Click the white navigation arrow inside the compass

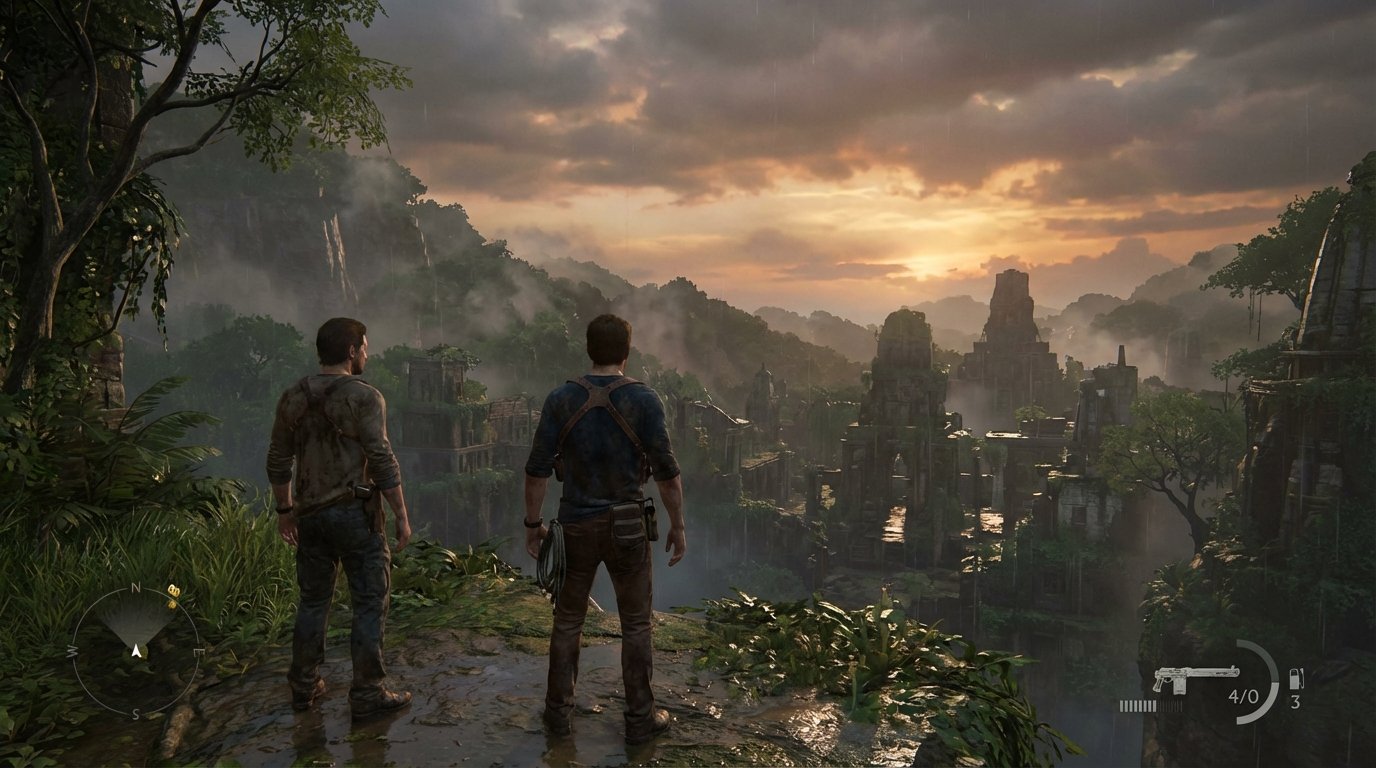point(137,651)
